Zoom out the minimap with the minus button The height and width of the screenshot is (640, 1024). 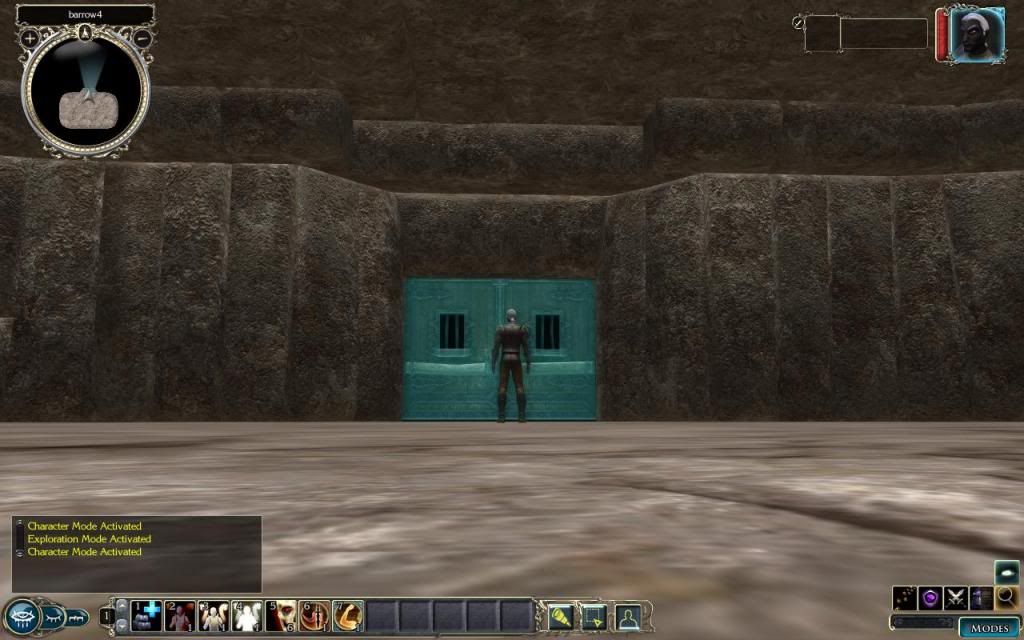[x=143, y=38]
